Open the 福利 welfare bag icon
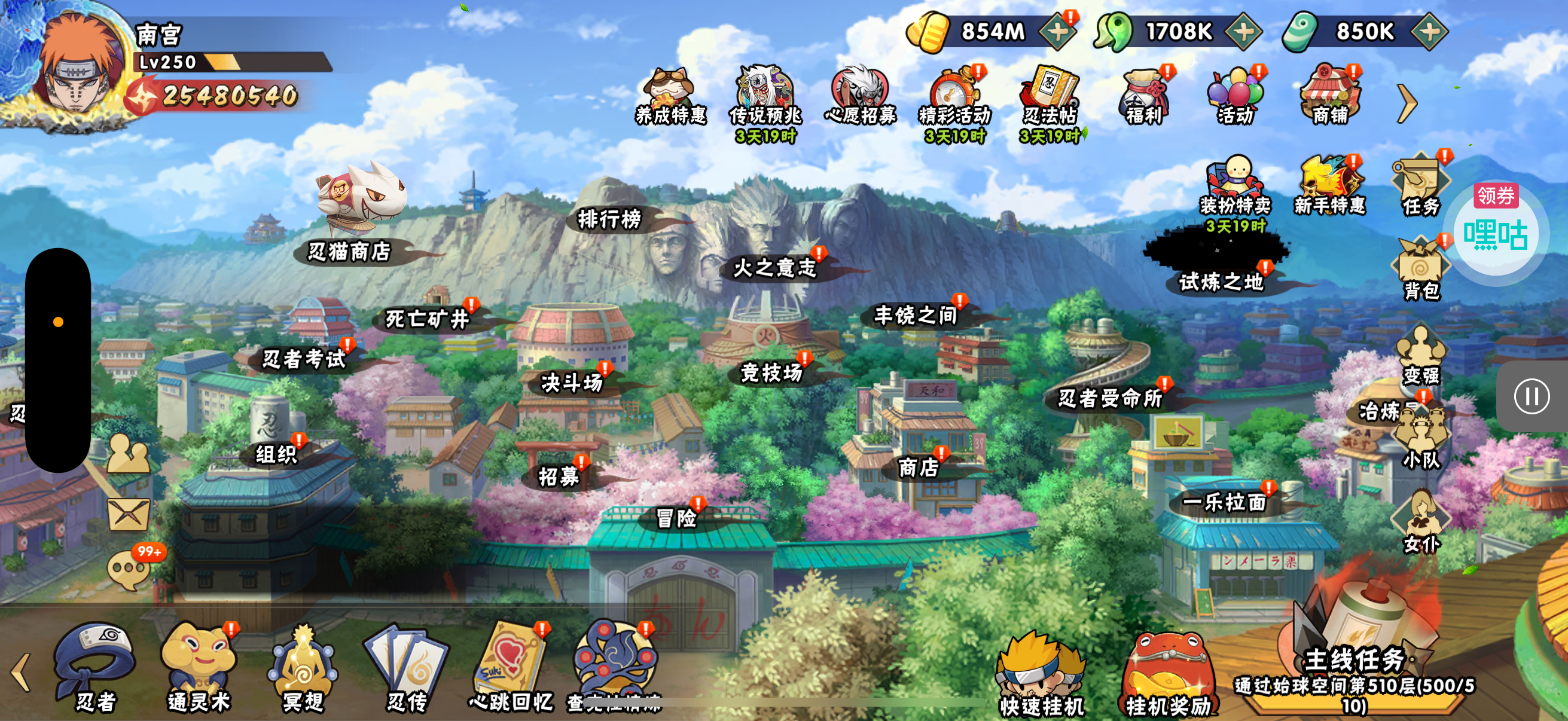The image size is (1568, 721). [1145, 96]
